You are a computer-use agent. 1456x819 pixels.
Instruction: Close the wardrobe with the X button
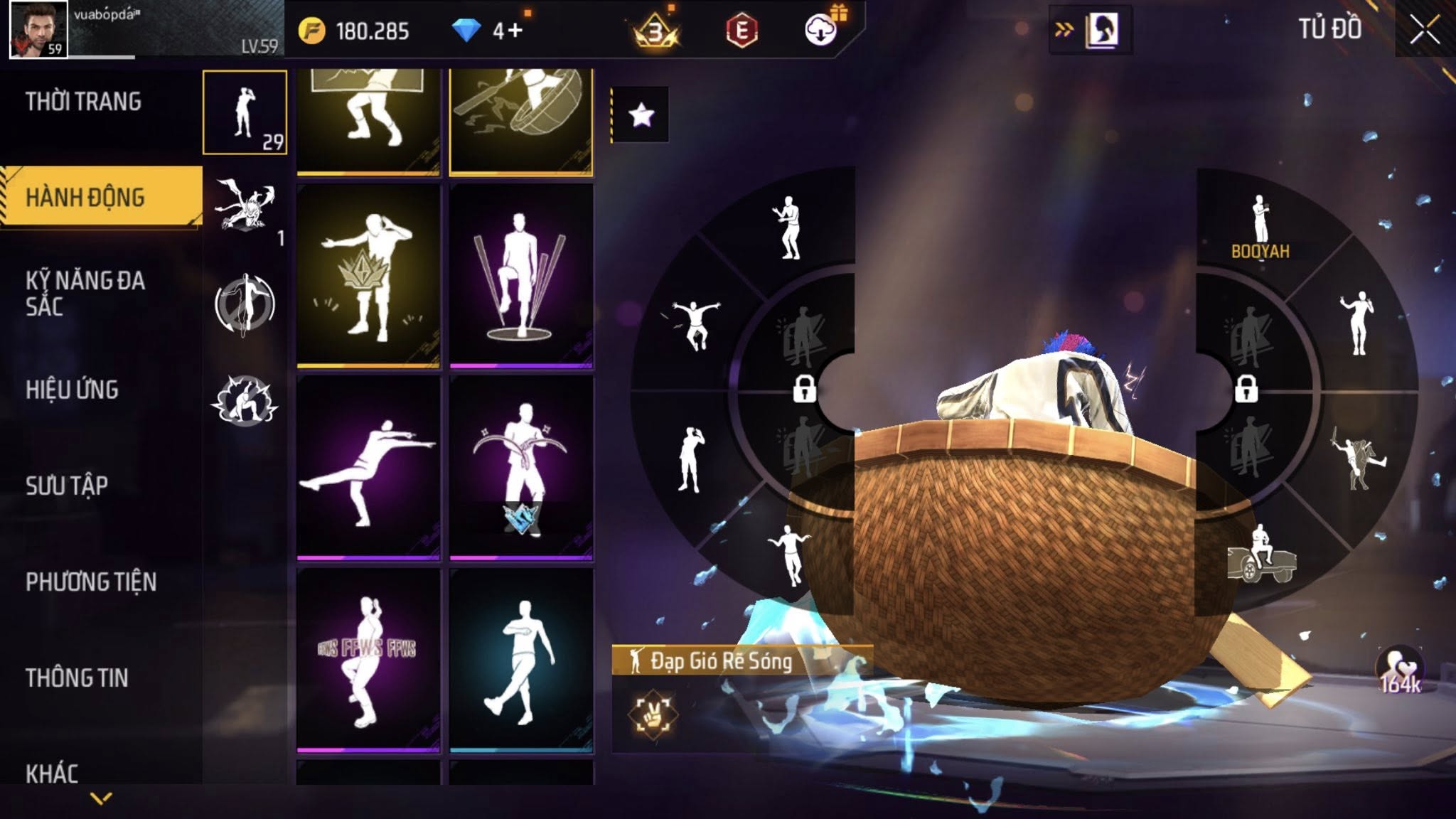1424,30
